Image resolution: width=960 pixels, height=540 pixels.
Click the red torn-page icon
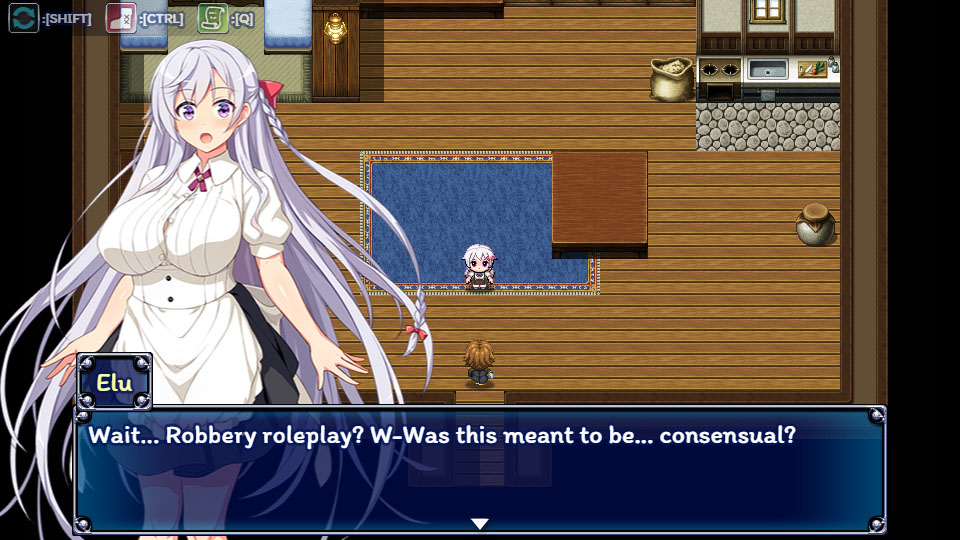(121, 18)
